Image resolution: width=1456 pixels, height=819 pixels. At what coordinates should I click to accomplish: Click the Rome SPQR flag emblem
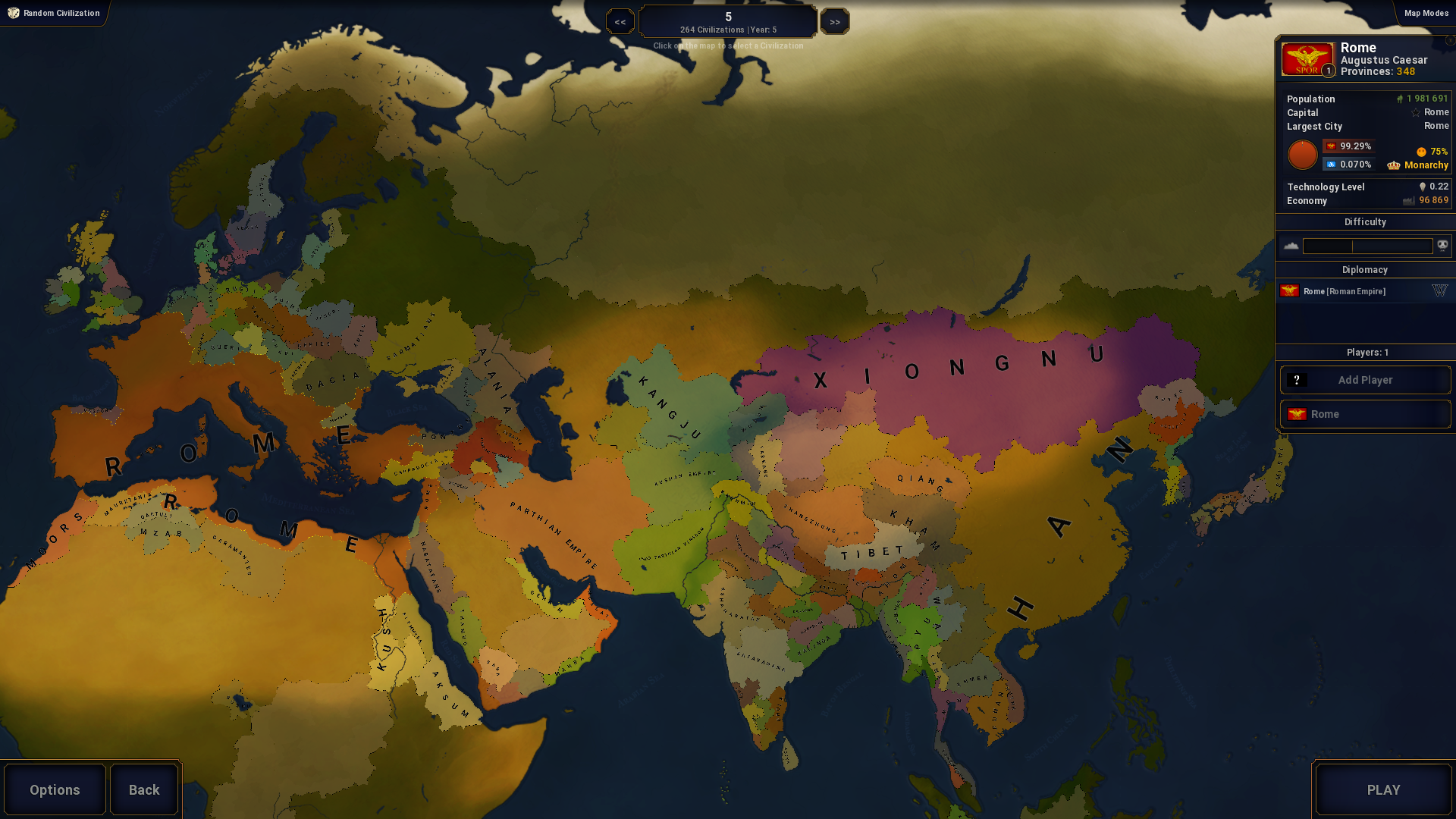click(x=1307, y=59)
